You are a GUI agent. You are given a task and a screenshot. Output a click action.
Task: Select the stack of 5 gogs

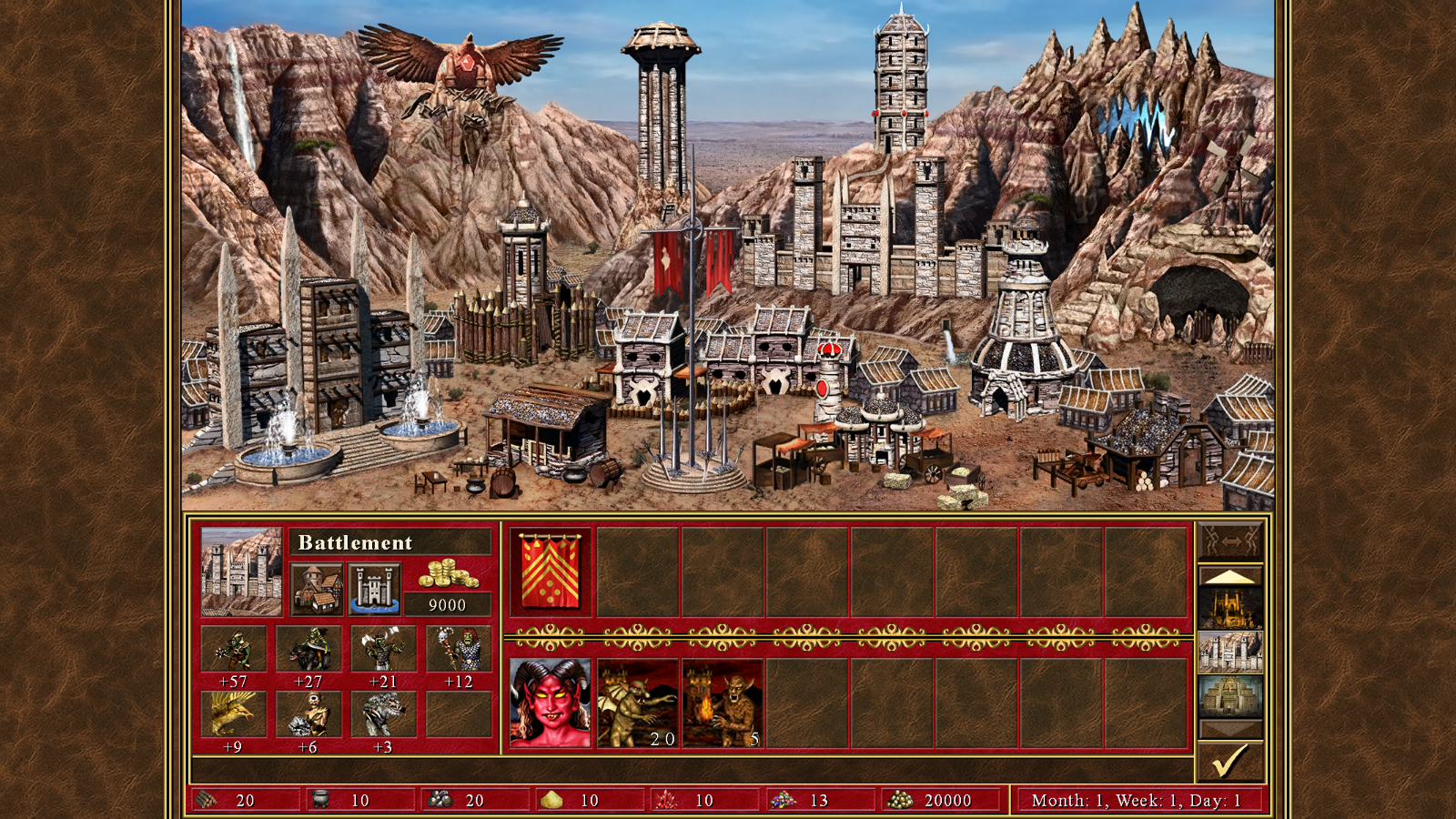tap(723, 703)
